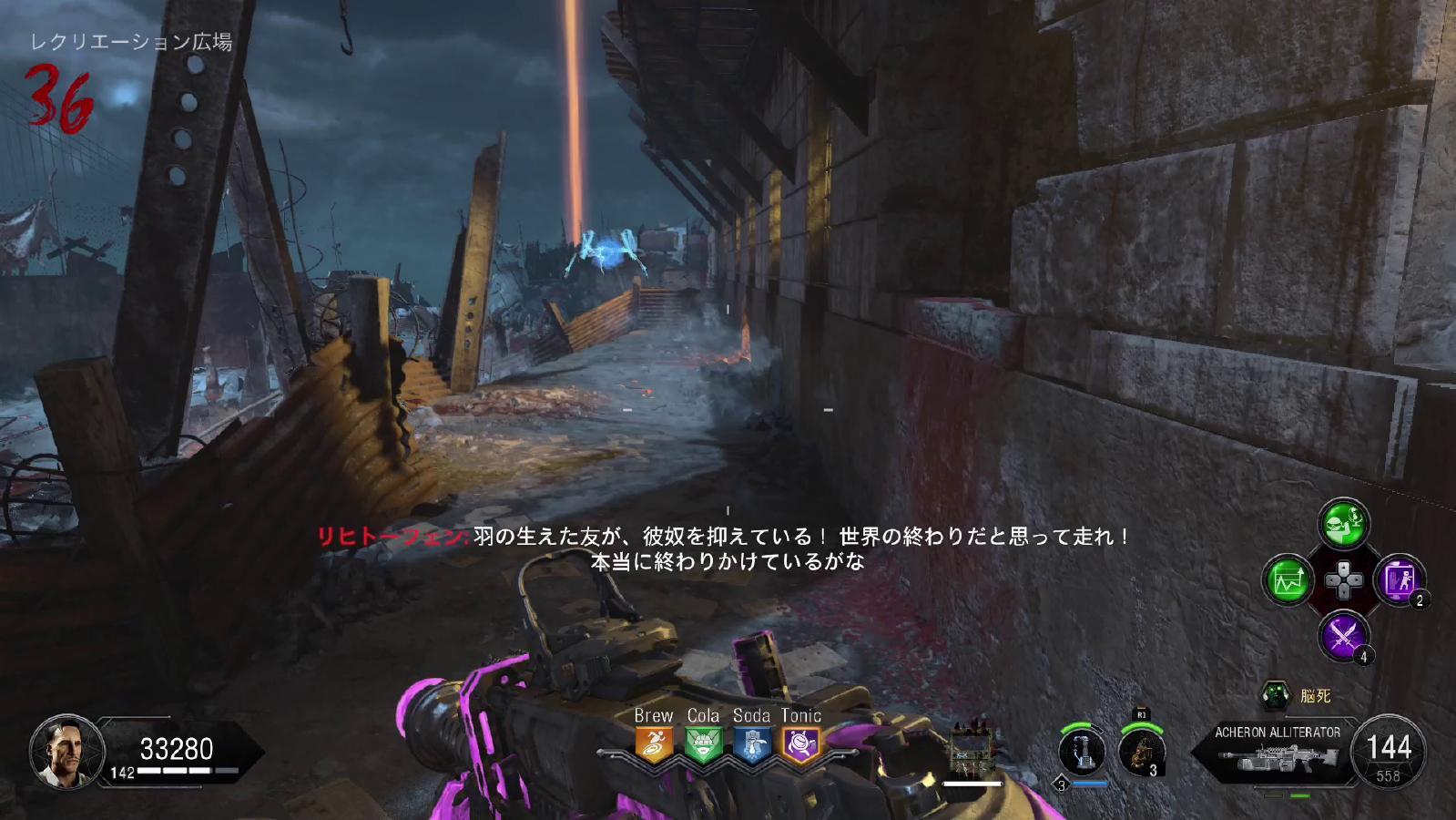
Task: Use the purple crossed swords elixir
Action: click(1343, 635)
